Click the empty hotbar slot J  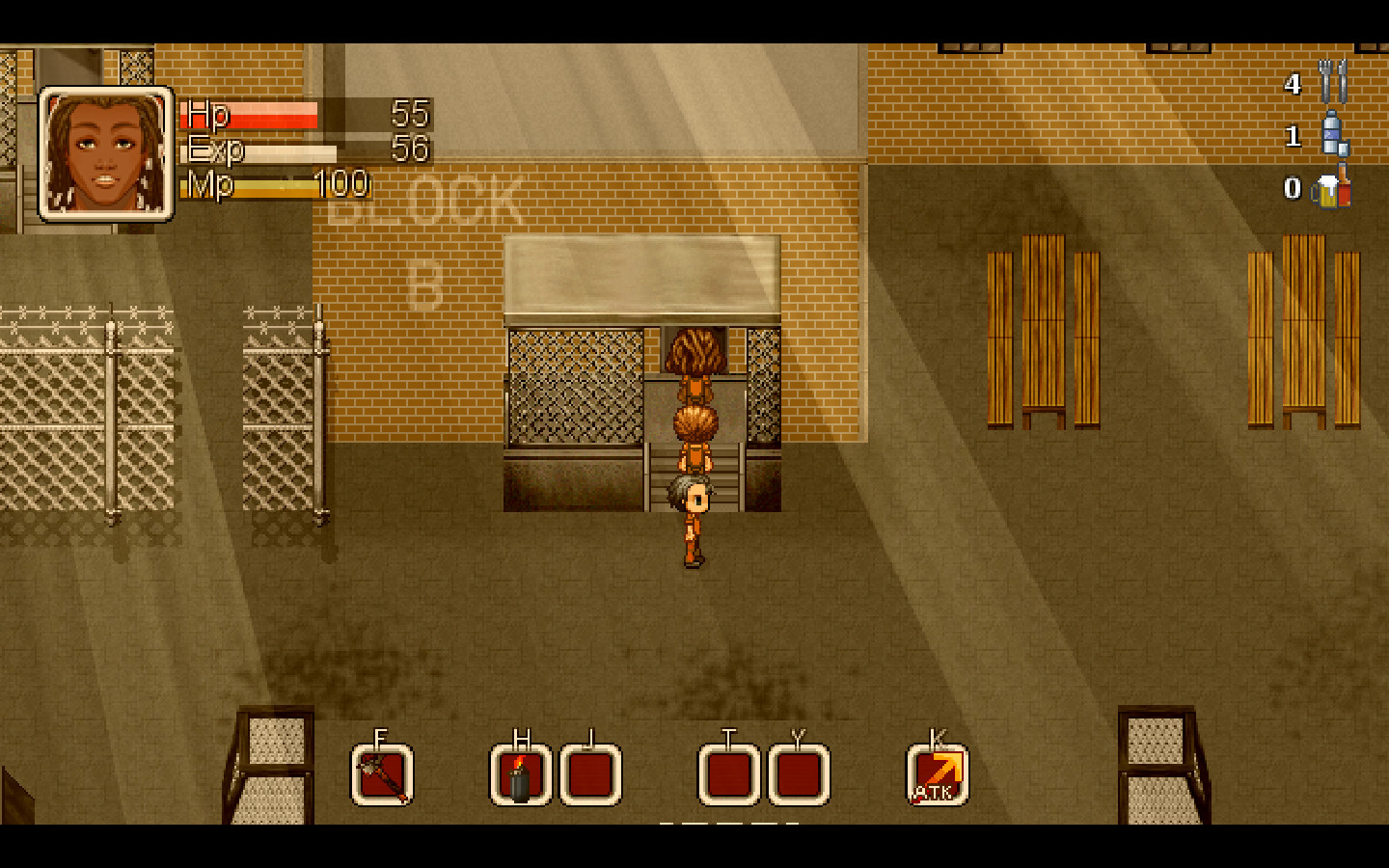point(590,773)
